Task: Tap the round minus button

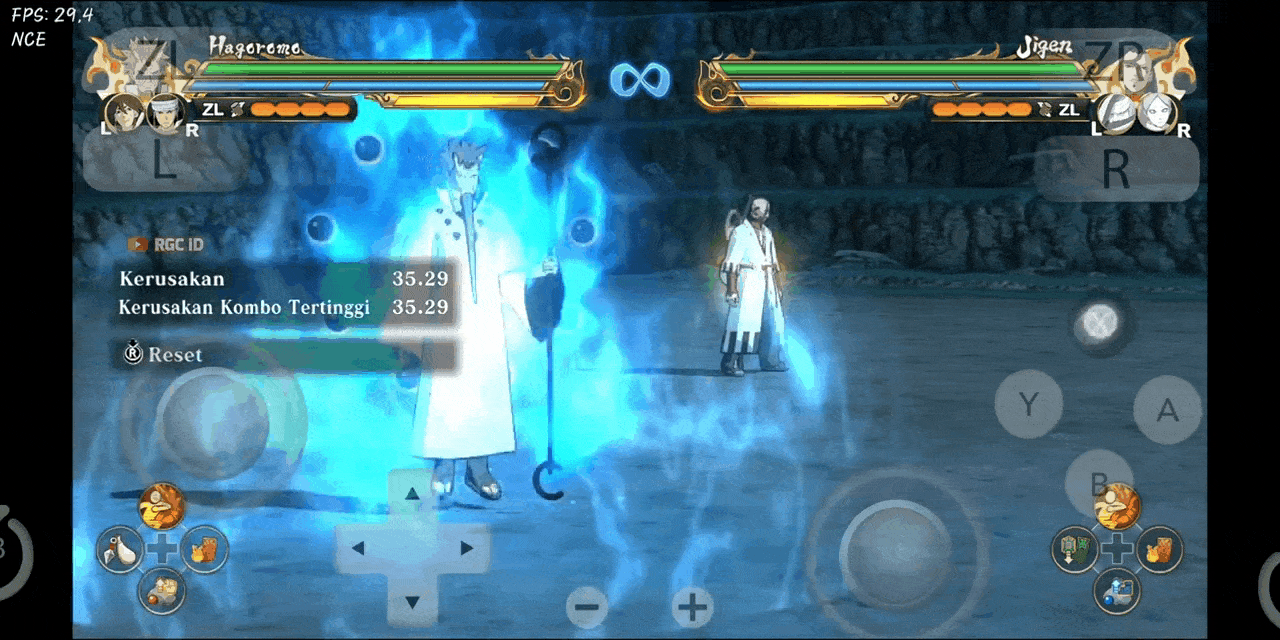Action: click(x=588, y=606)
